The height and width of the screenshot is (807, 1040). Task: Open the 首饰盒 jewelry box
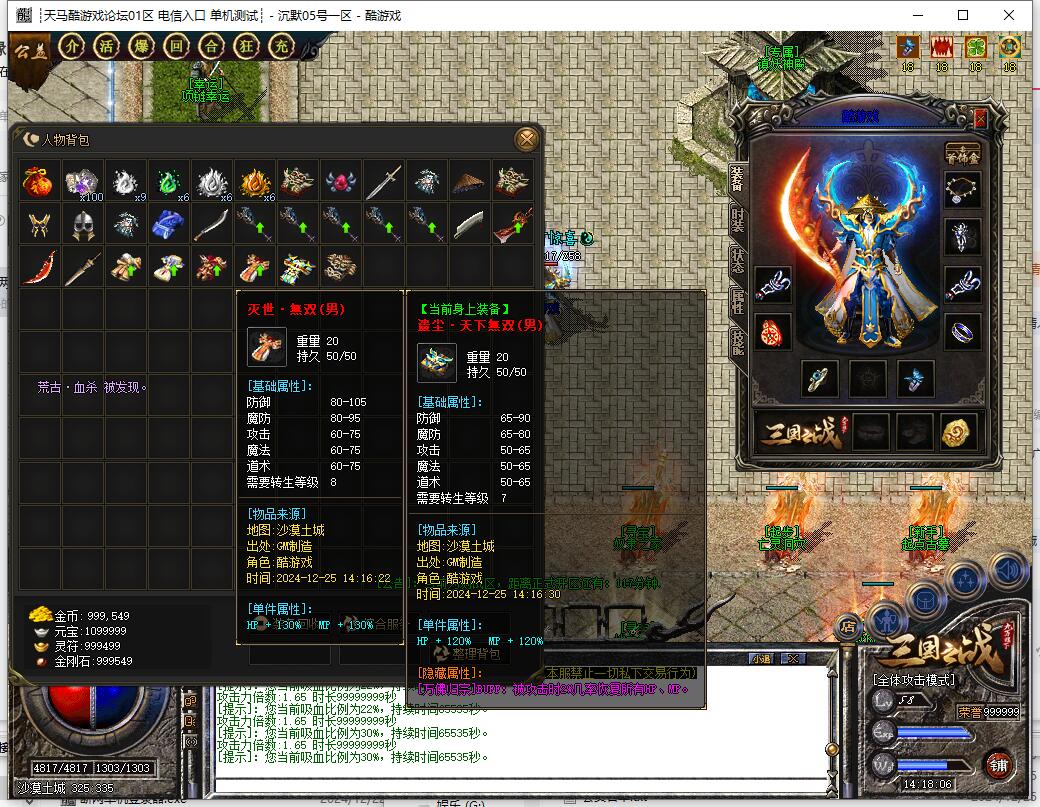click(x=963, y=154)
